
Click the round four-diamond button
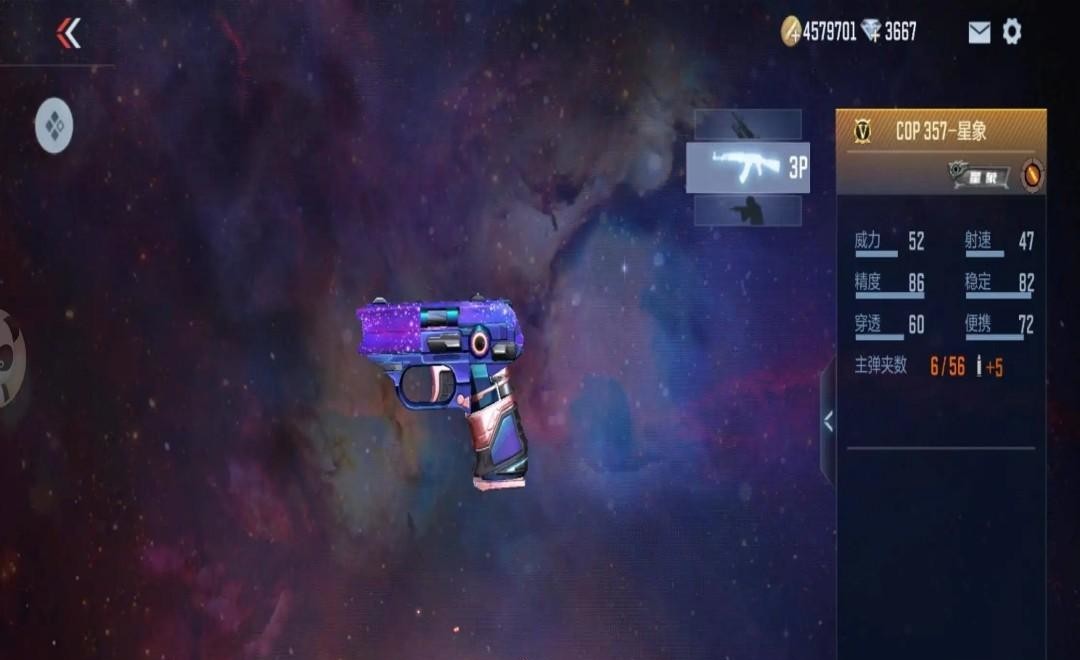[54, 126]
